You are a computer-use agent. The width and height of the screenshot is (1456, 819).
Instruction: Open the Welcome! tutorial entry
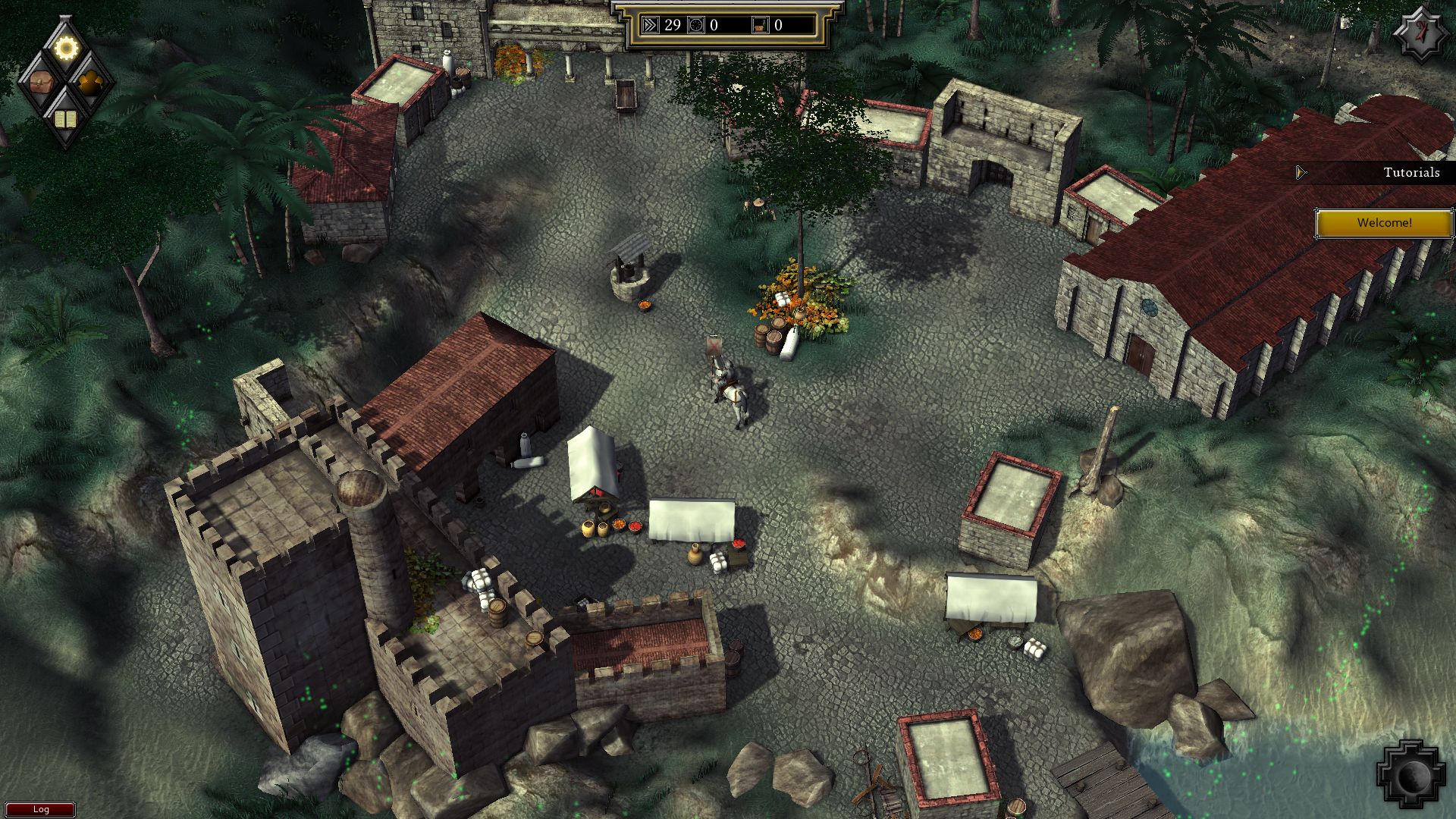pyautogui.click(x=1385, y=223)
